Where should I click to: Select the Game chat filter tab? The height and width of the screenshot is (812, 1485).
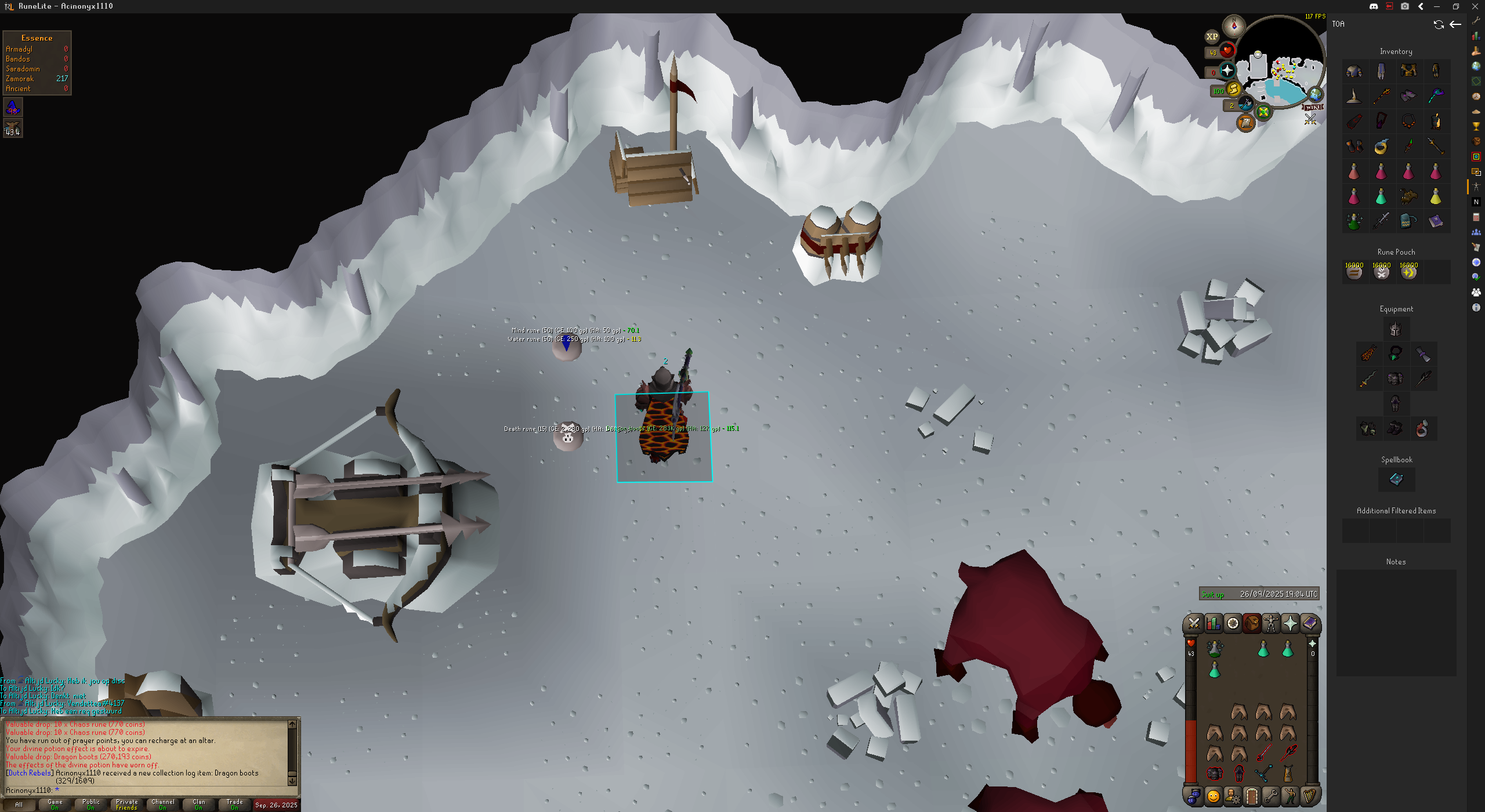click(55, 804)
